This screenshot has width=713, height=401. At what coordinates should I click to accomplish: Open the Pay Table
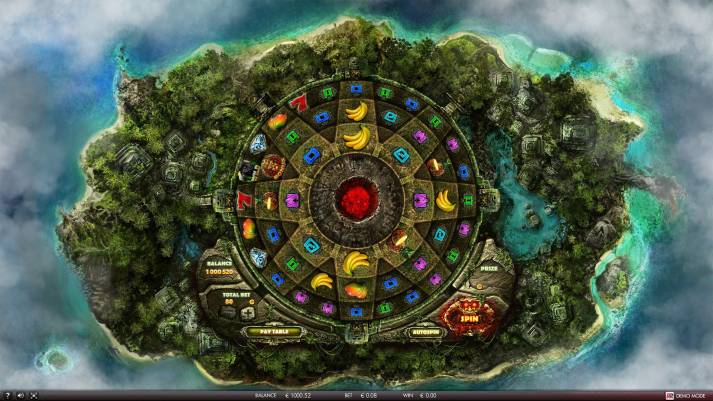point(272,331)
